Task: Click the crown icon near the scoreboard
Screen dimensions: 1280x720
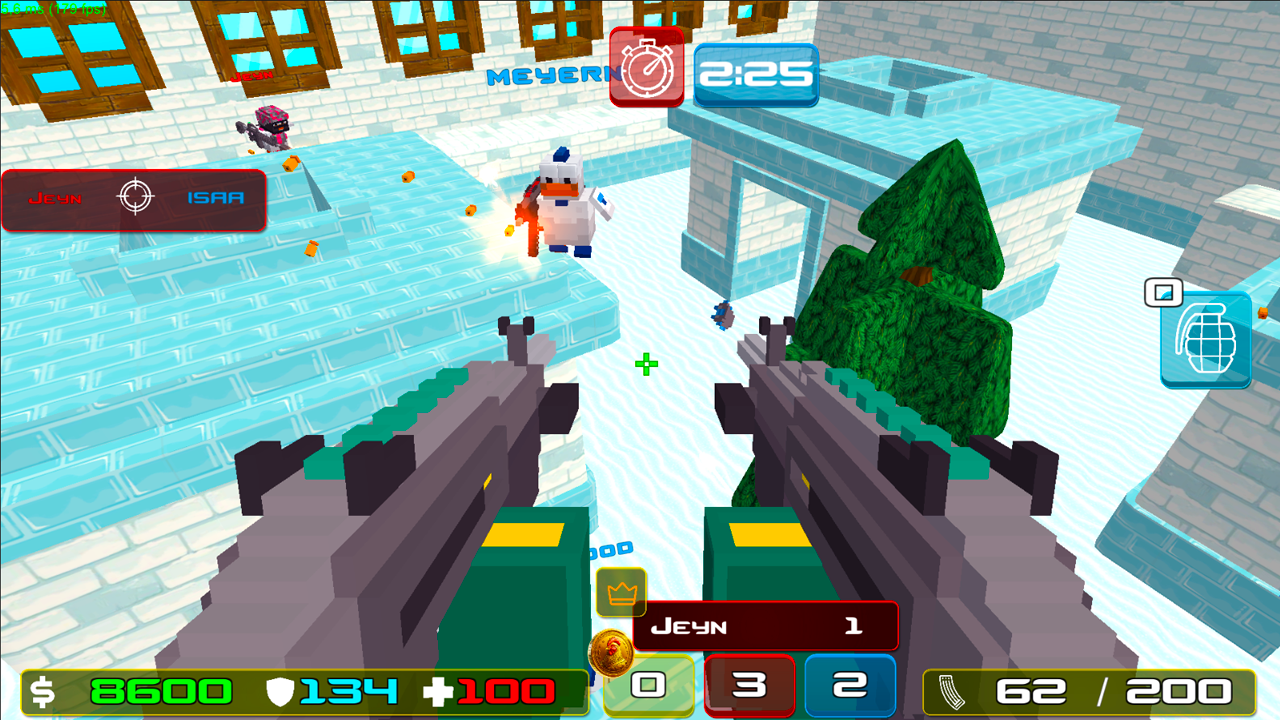Action: point(623,592)
